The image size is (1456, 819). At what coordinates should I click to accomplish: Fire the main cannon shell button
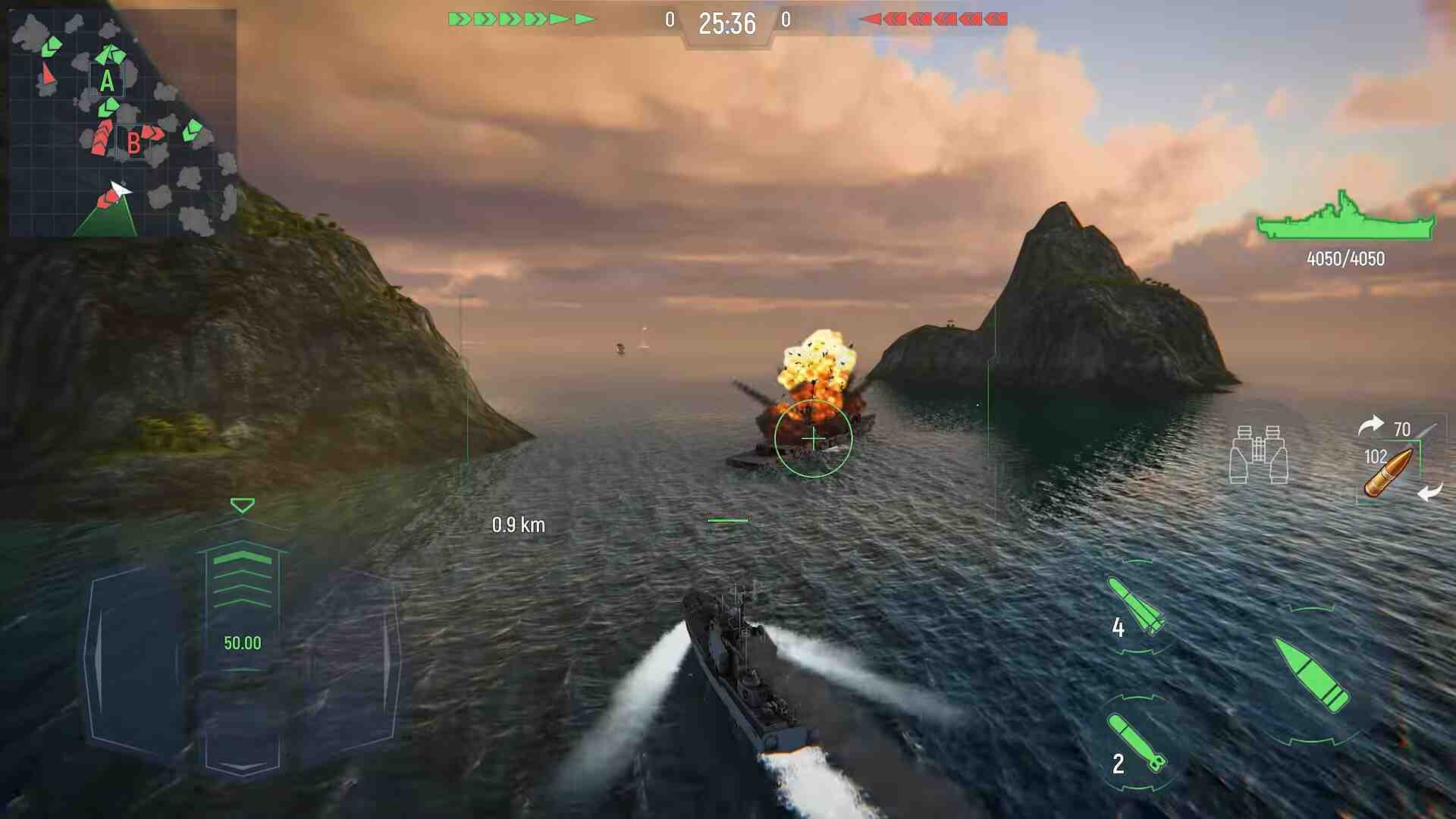click(x=1312, y=673)
